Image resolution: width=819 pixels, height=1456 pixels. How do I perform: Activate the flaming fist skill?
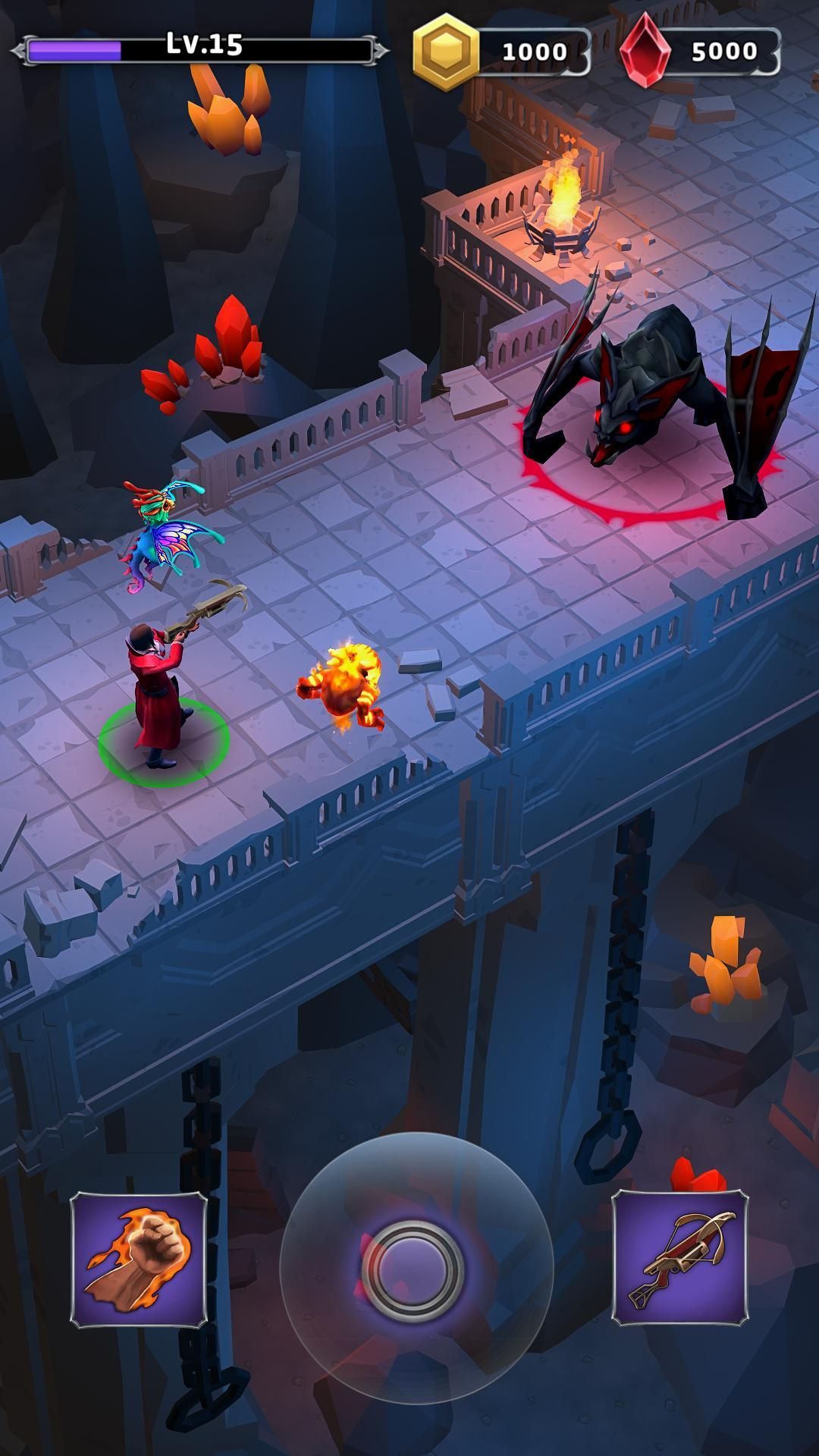pos(139,1259)
